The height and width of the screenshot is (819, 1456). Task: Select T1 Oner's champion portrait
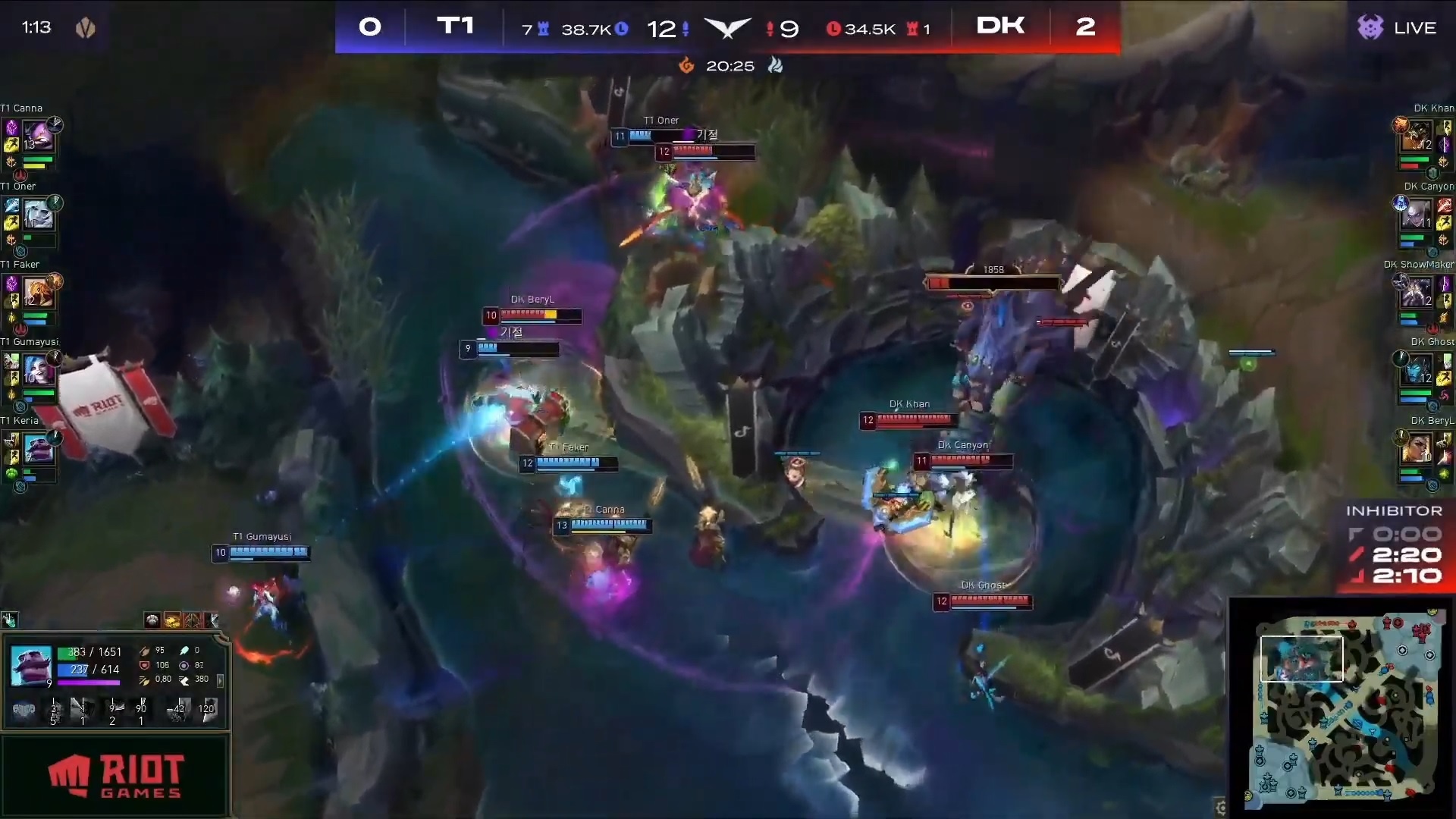(x=38, y=215)
